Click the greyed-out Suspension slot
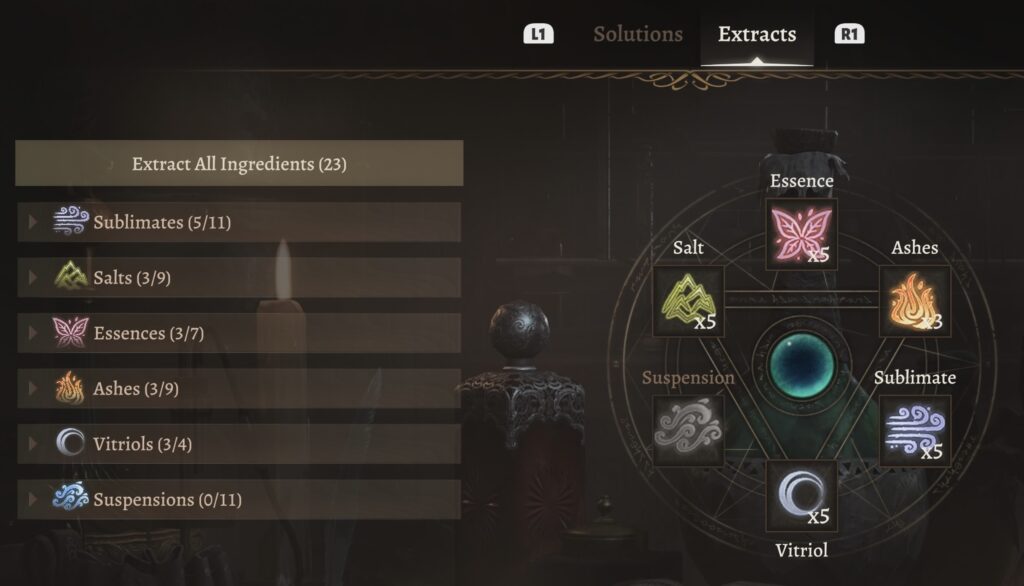1024x586 pixels. [688, 431]
